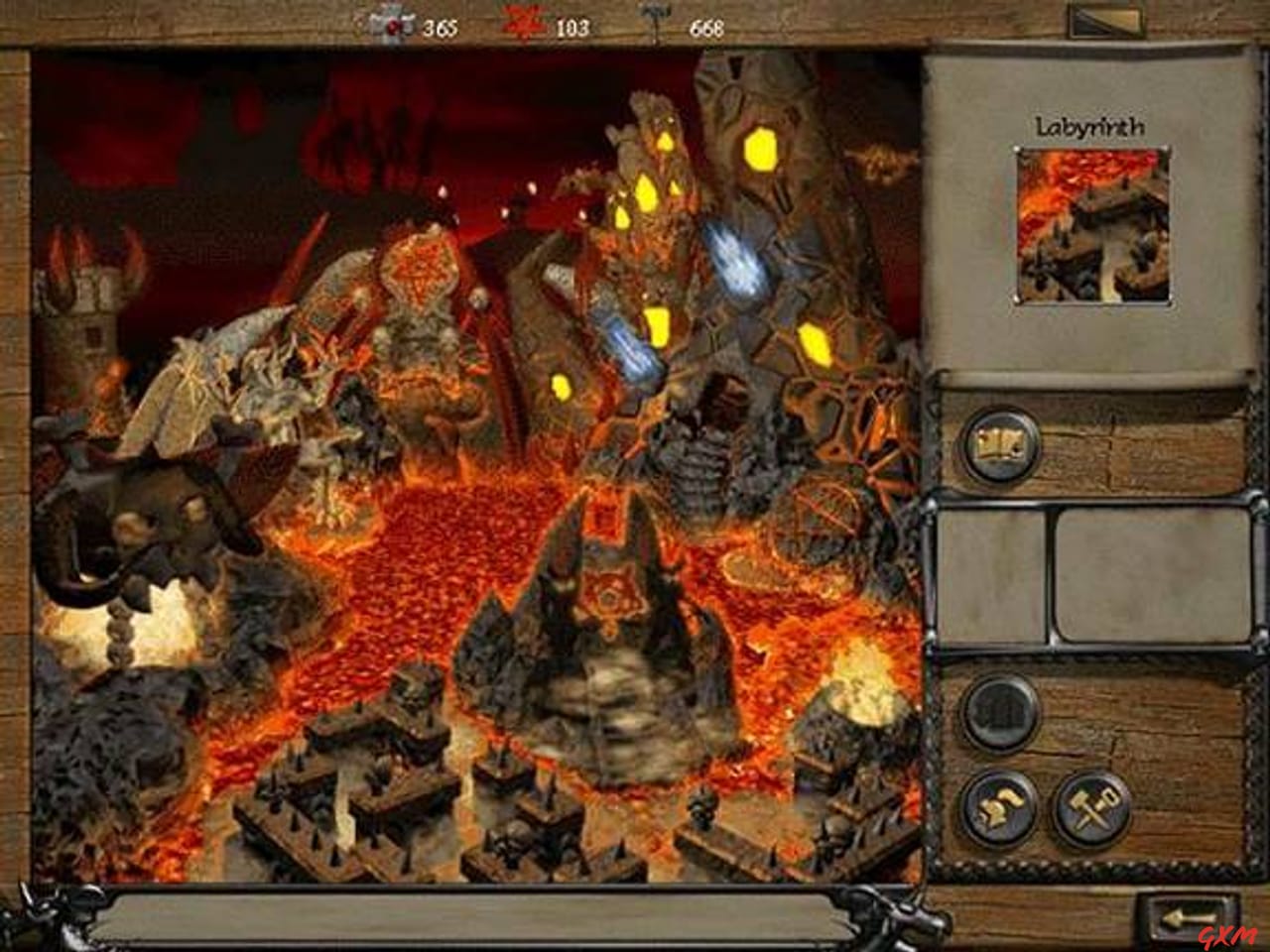Viewport: 1270px width, 952px height.
Task: Select the Labyrinth building label
Action: 1091,126
